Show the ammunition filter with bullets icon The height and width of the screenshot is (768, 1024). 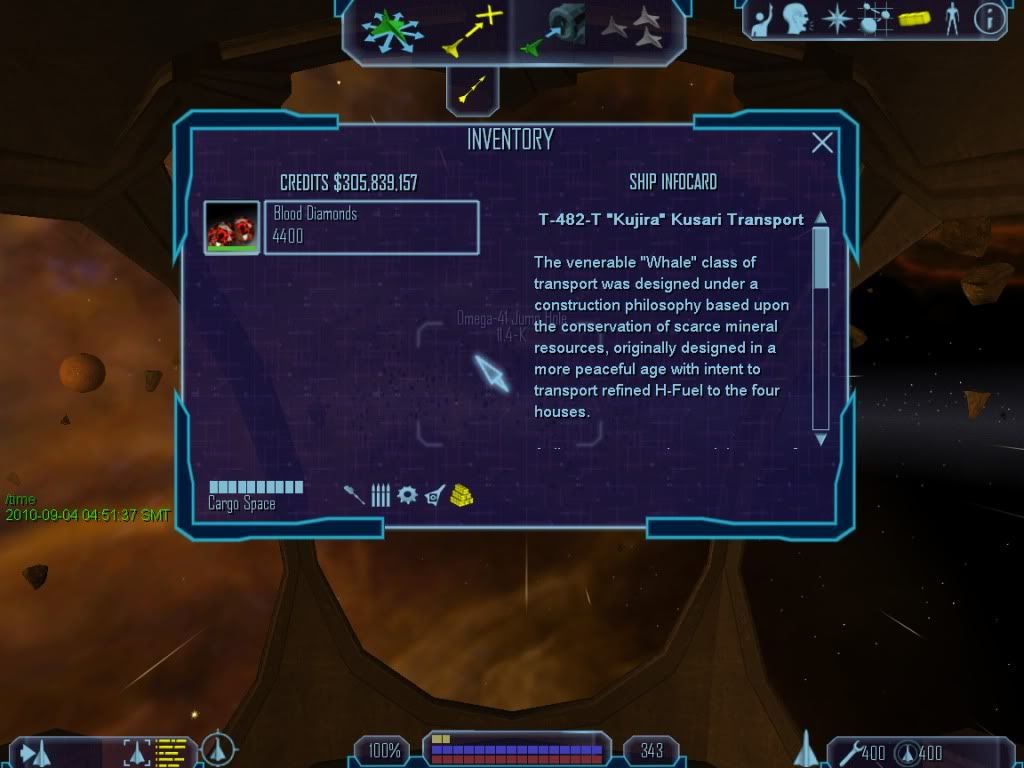click(x=380, y=494)
